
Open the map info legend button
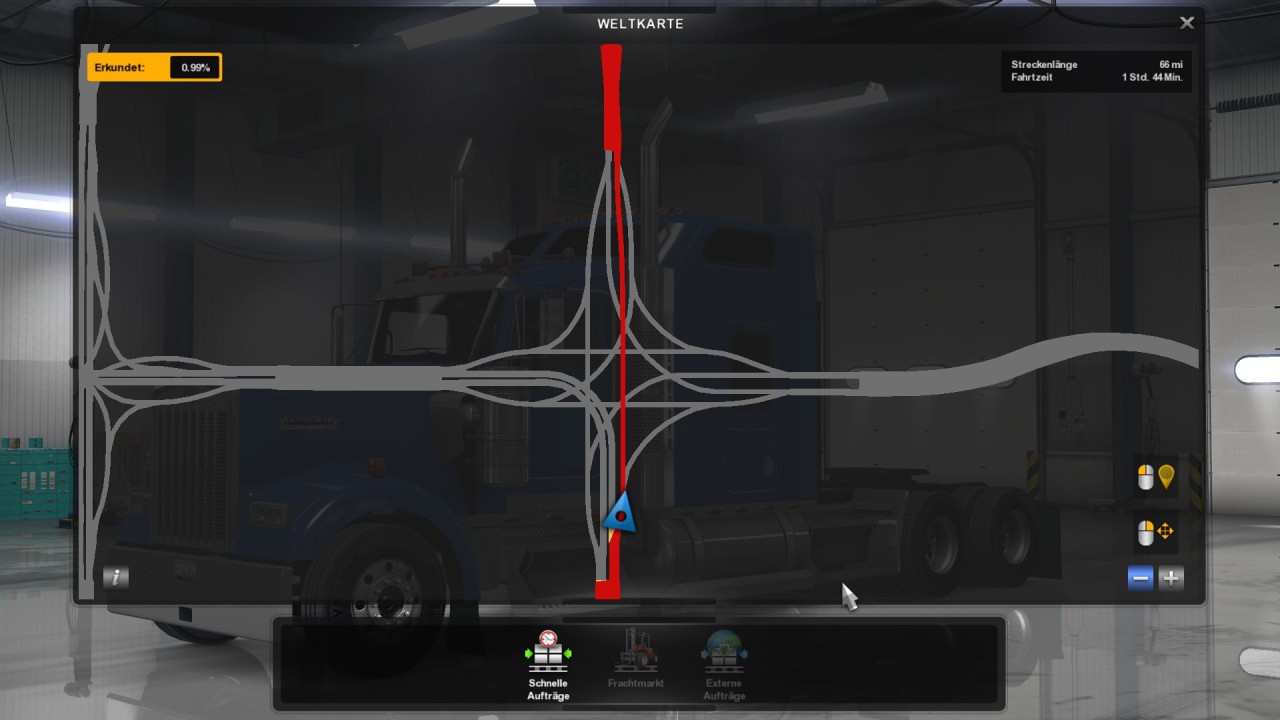116,577
